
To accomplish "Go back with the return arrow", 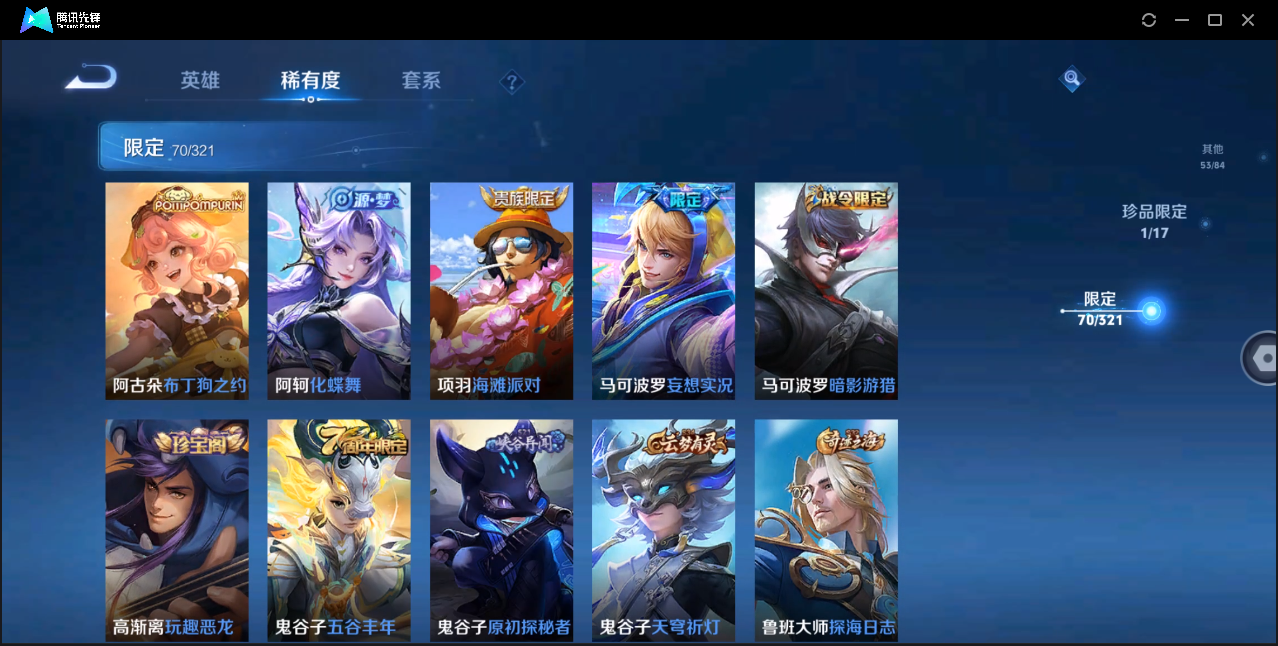I will pyautogui.click(x=92, y=77).
